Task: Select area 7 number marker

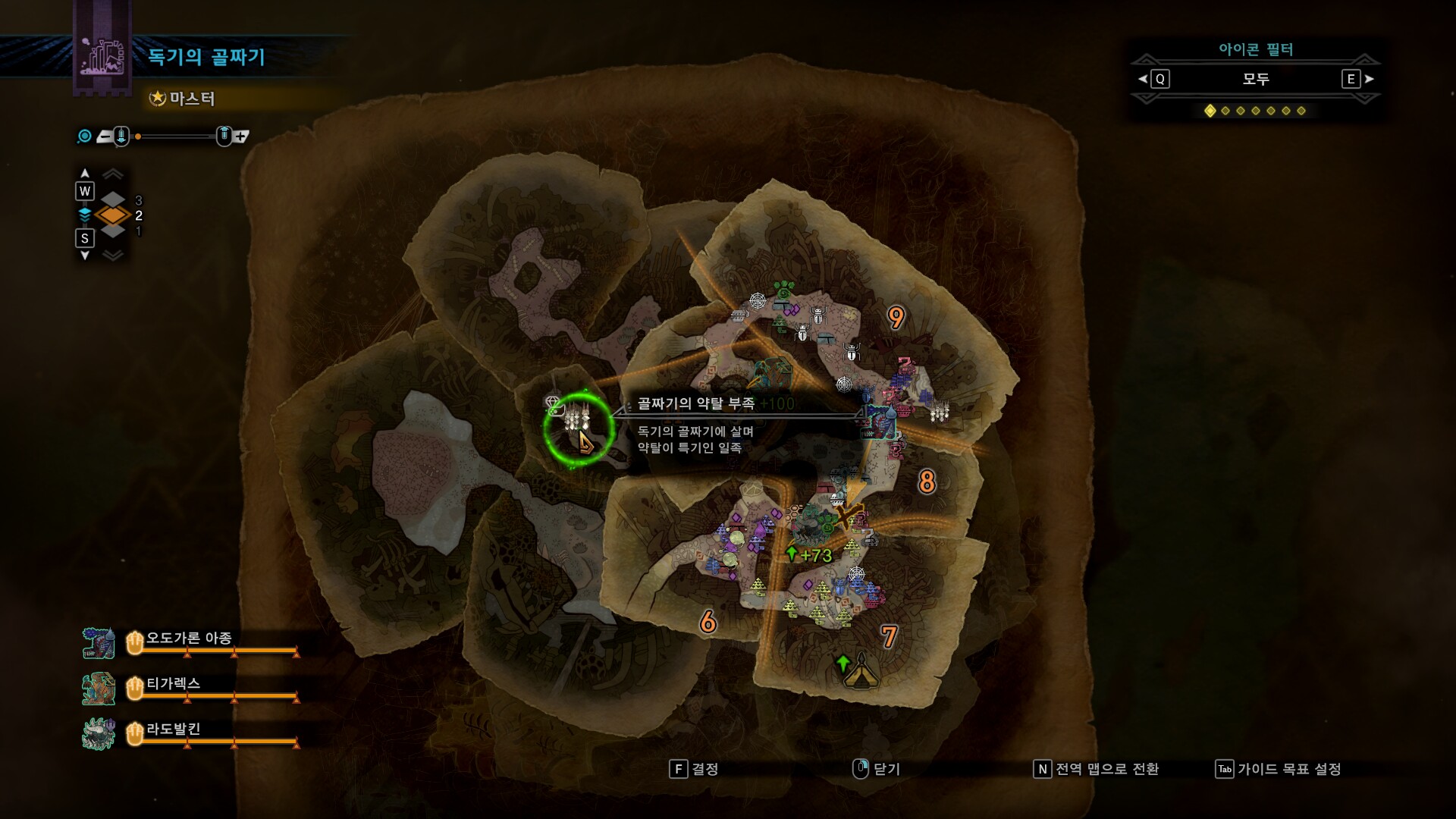Action: (890, 636)
